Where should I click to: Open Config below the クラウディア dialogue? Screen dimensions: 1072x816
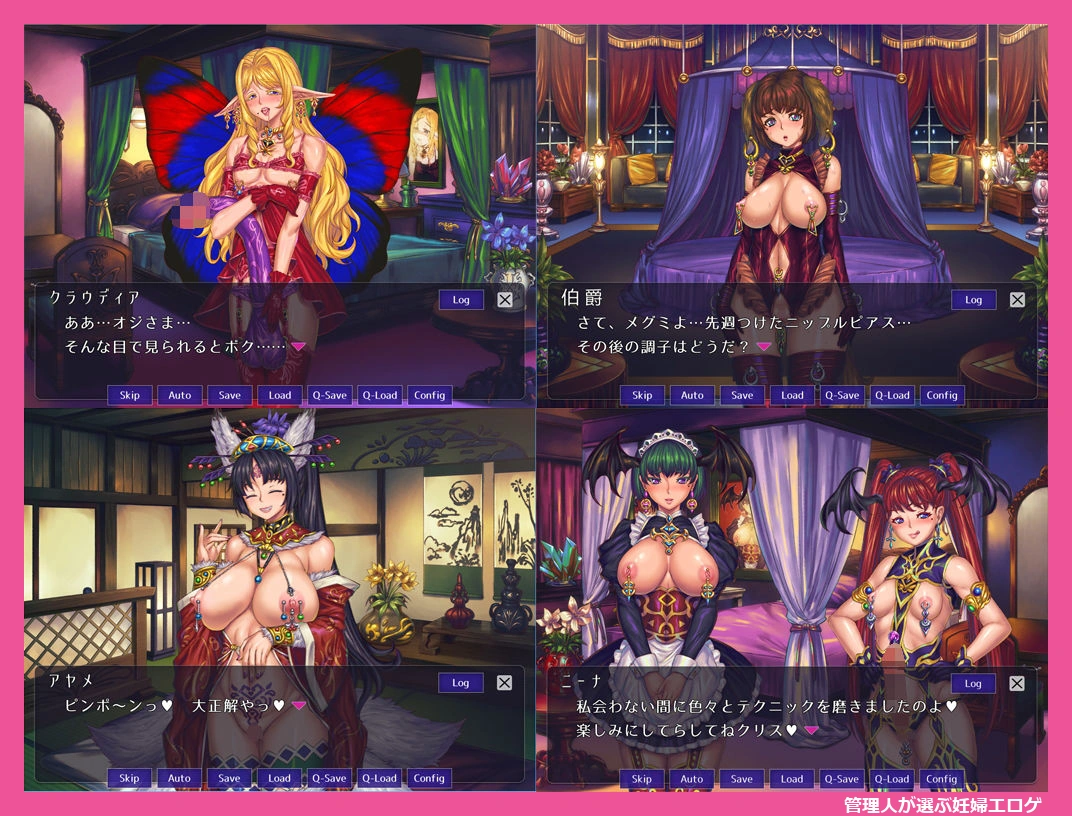coord(429,395)
